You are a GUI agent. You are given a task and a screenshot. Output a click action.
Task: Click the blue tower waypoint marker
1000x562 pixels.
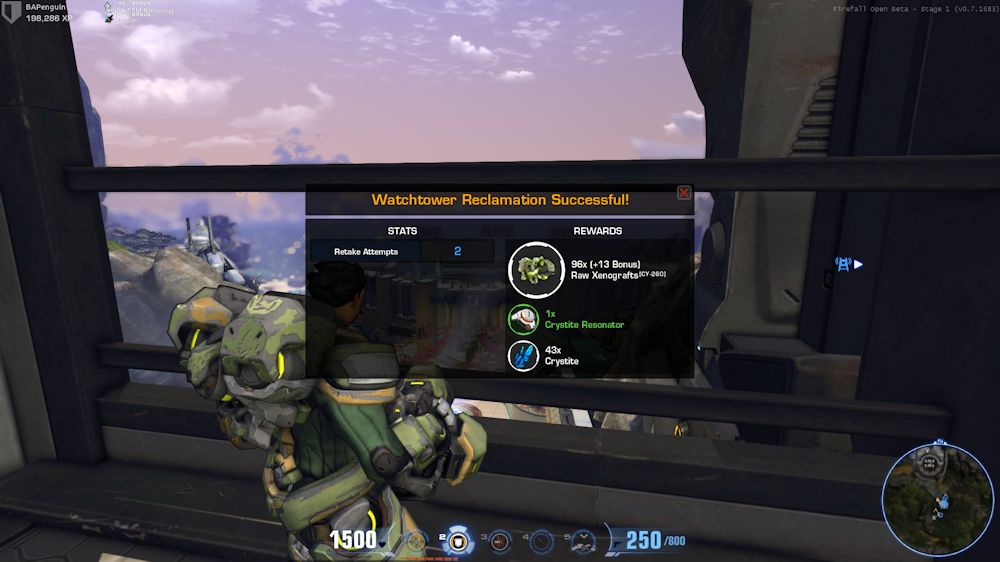click(843, 264)
